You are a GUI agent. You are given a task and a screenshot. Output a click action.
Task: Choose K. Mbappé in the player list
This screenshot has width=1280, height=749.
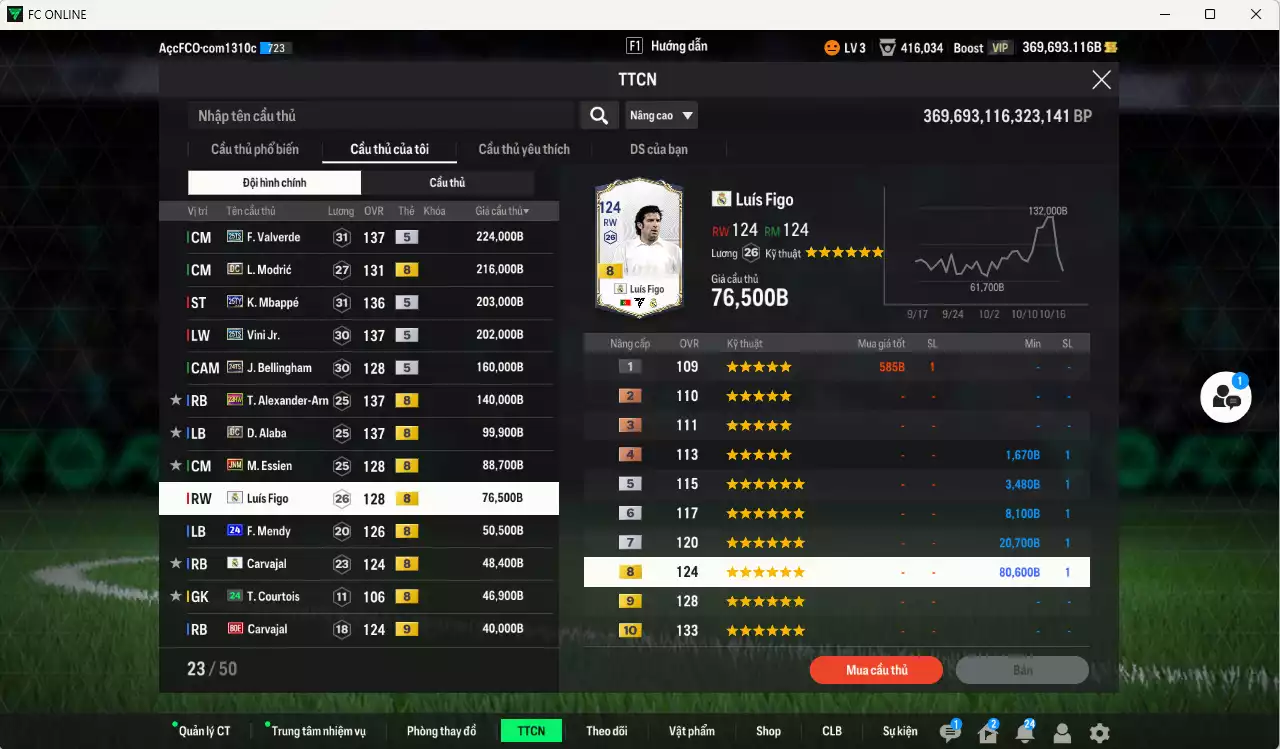click(x=356, y=302)
